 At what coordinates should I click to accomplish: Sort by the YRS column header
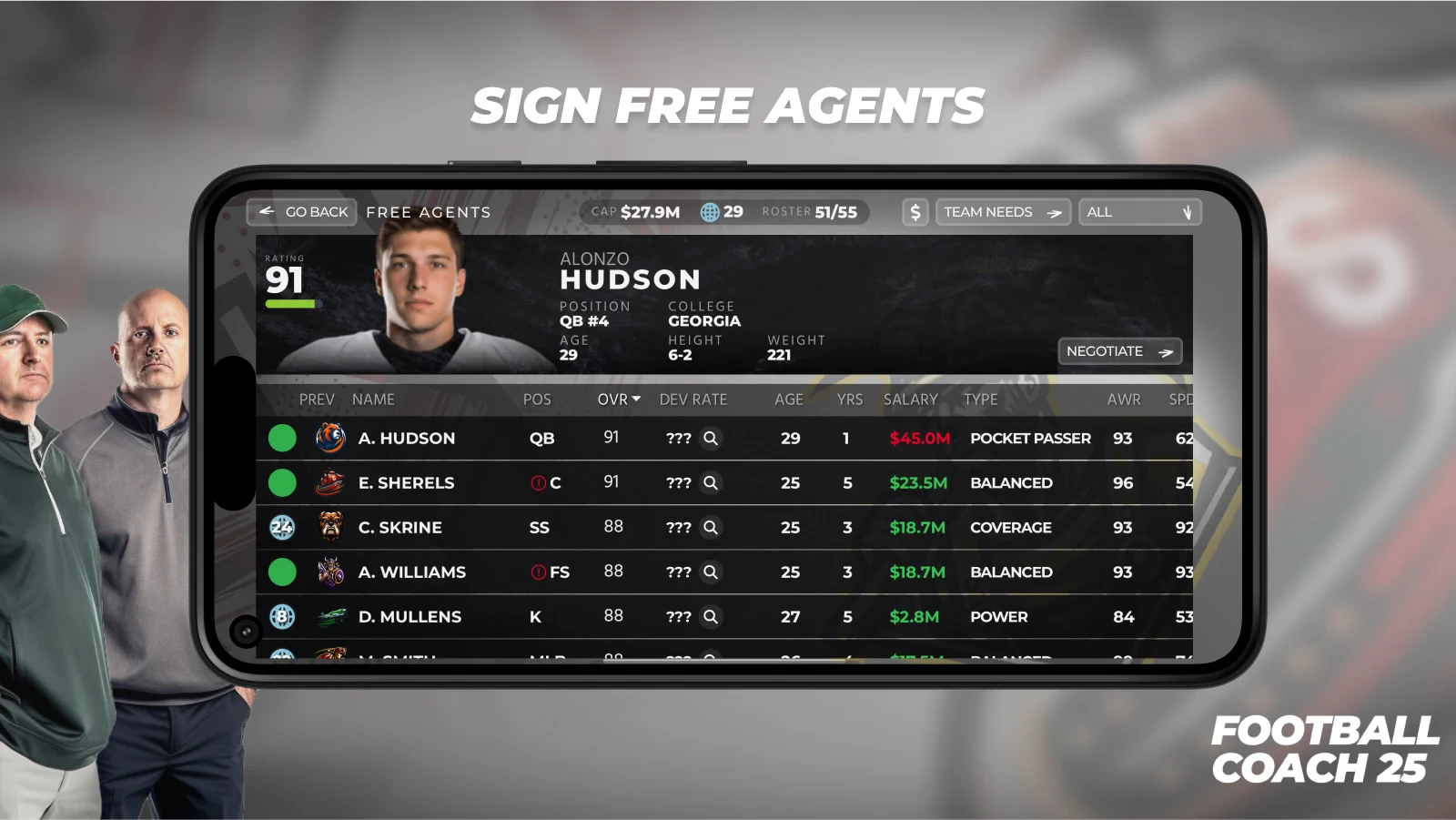849,400
